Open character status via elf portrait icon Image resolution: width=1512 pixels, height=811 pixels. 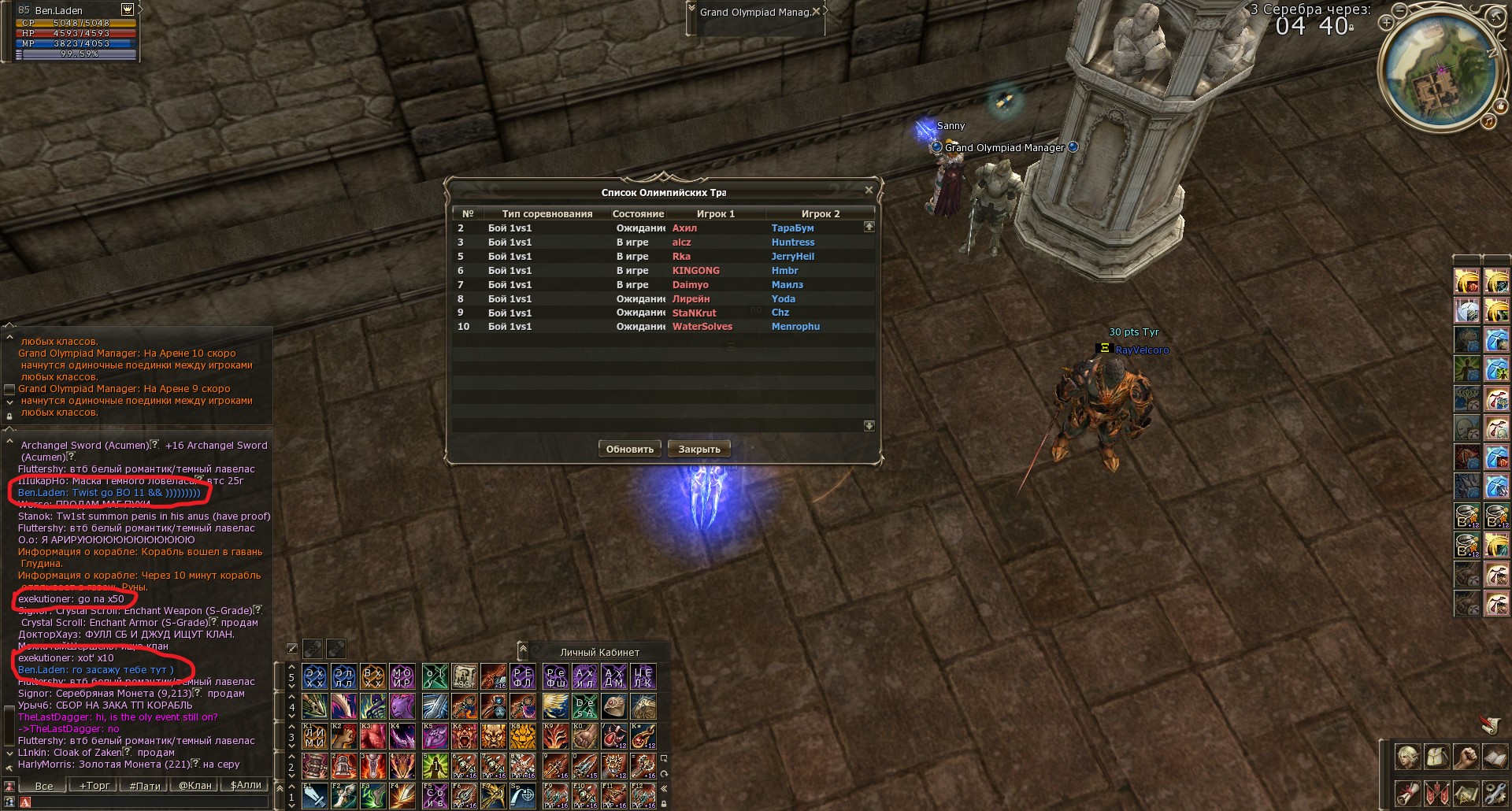tap(1408, 758)
